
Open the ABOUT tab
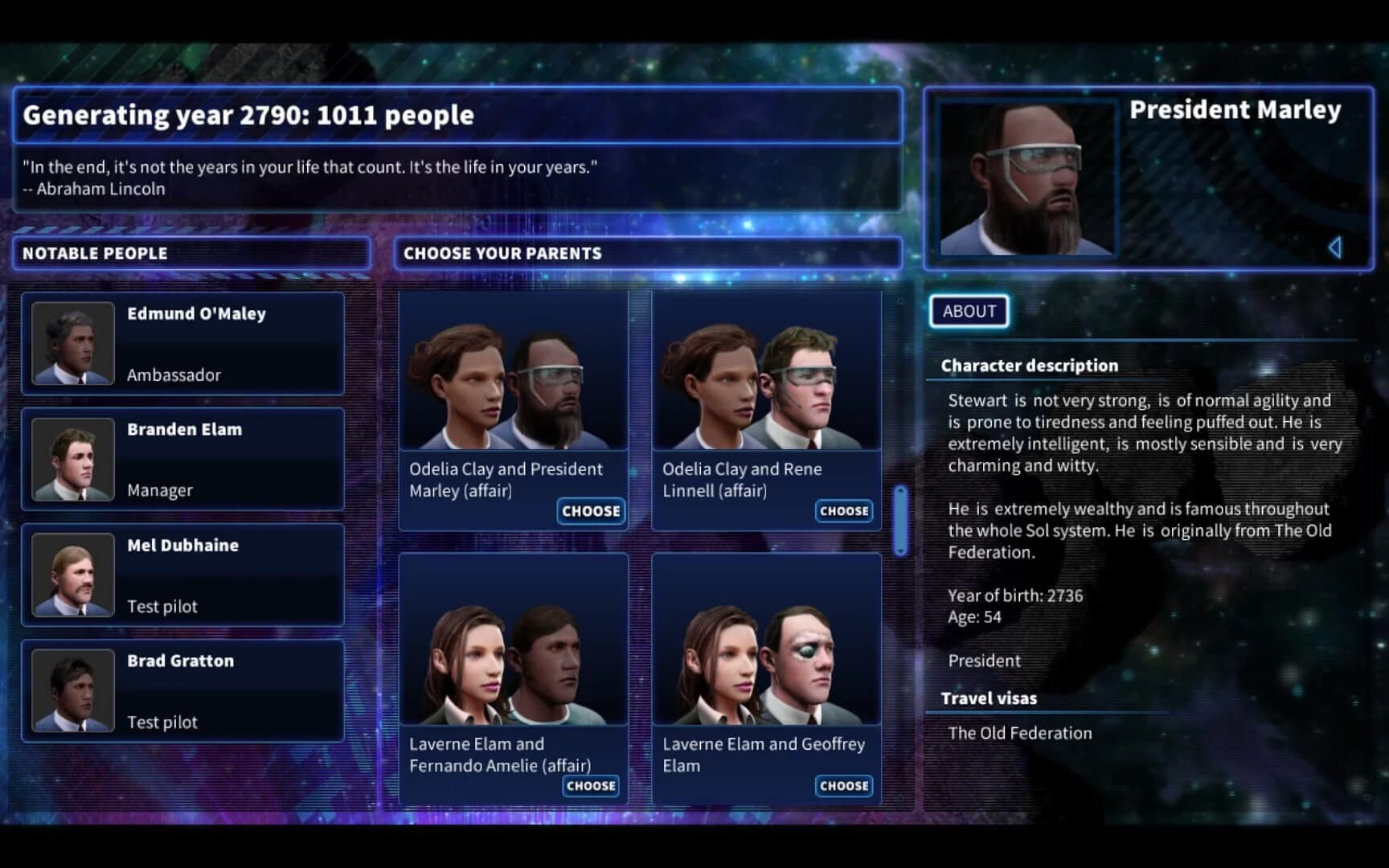pyautogui.click(x=968, y=311)
